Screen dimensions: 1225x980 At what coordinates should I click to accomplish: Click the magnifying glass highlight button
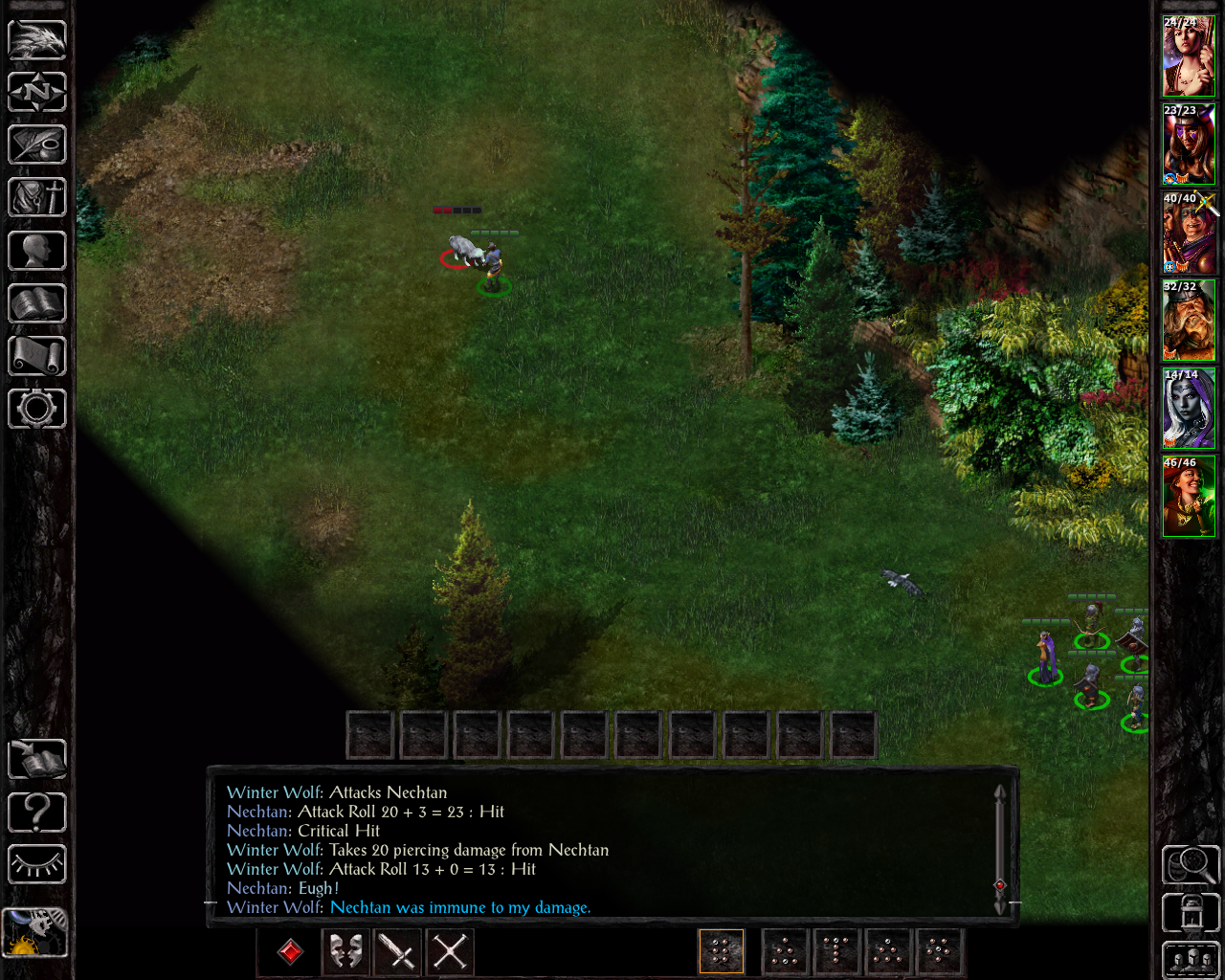coord(1191,865)
